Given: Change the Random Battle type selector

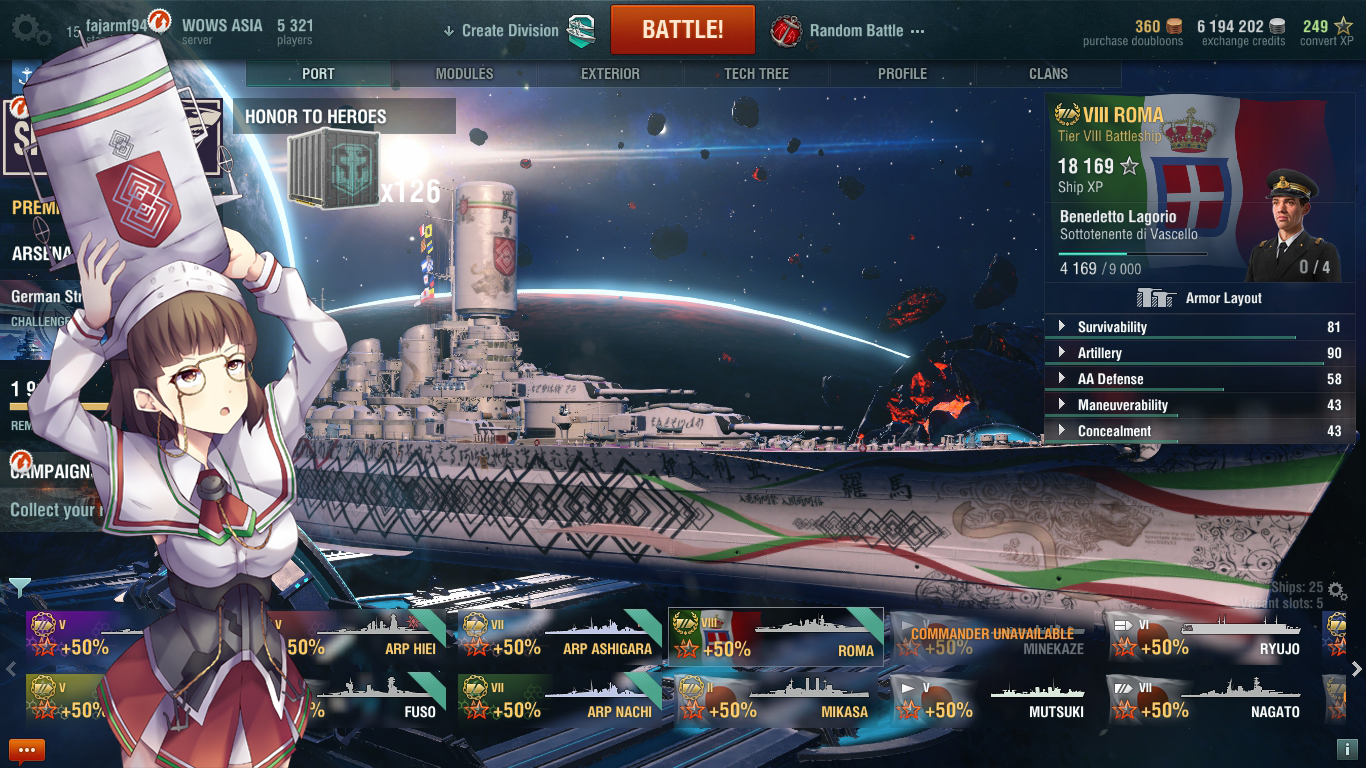Looking at the screenshot, I should pyautogui.click(x=848, y=31).
